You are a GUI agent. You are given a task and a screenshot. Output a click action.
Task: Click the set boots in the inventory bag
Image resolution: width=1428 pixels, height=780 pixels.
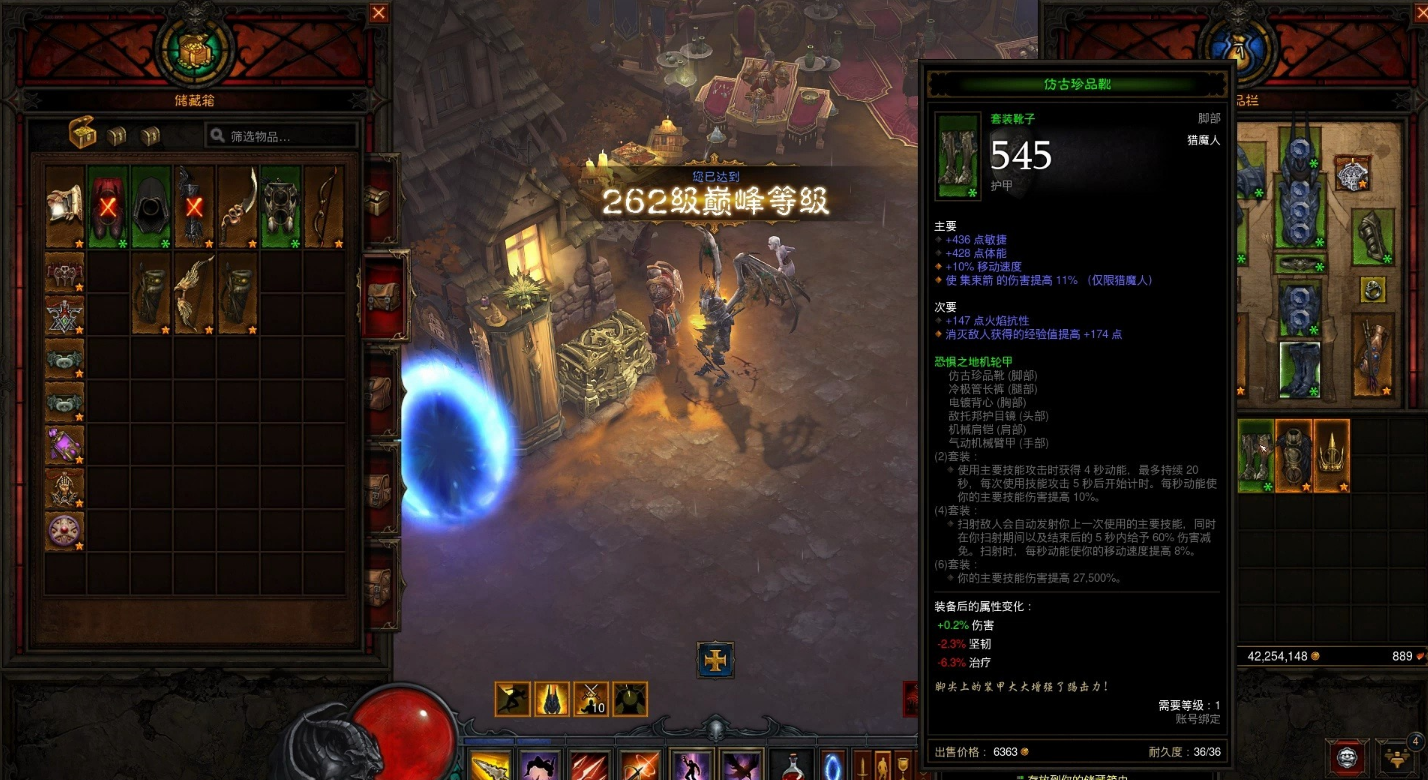click(1256, 455)
